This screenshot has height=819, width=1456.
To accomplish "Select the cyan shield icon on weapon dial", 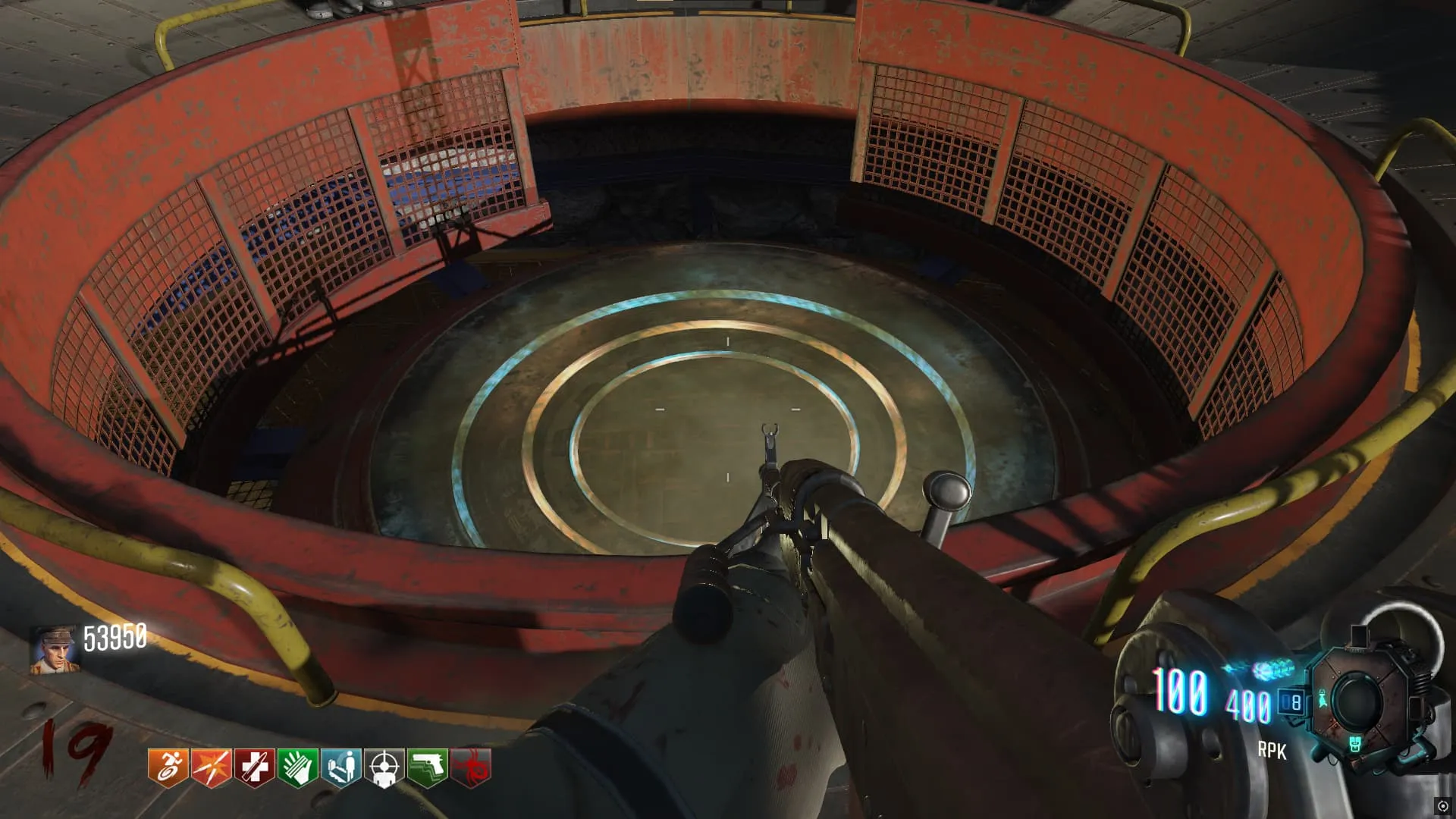I will 1355,744.
